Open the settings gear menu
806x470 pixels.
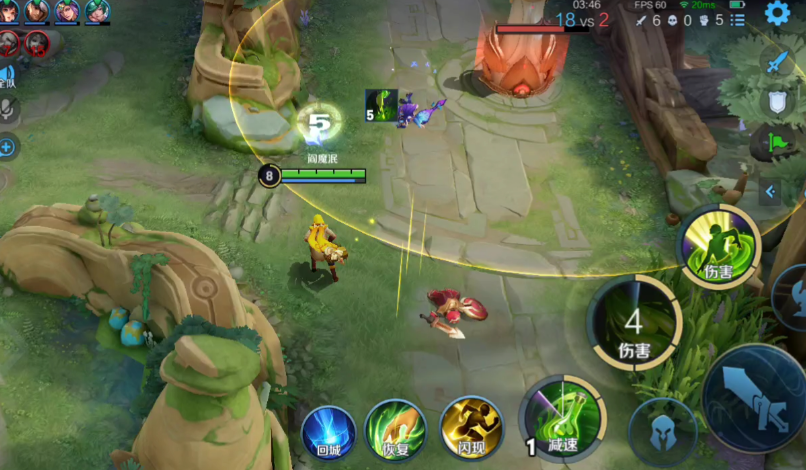pyautogui.click(x=776, y=13)
